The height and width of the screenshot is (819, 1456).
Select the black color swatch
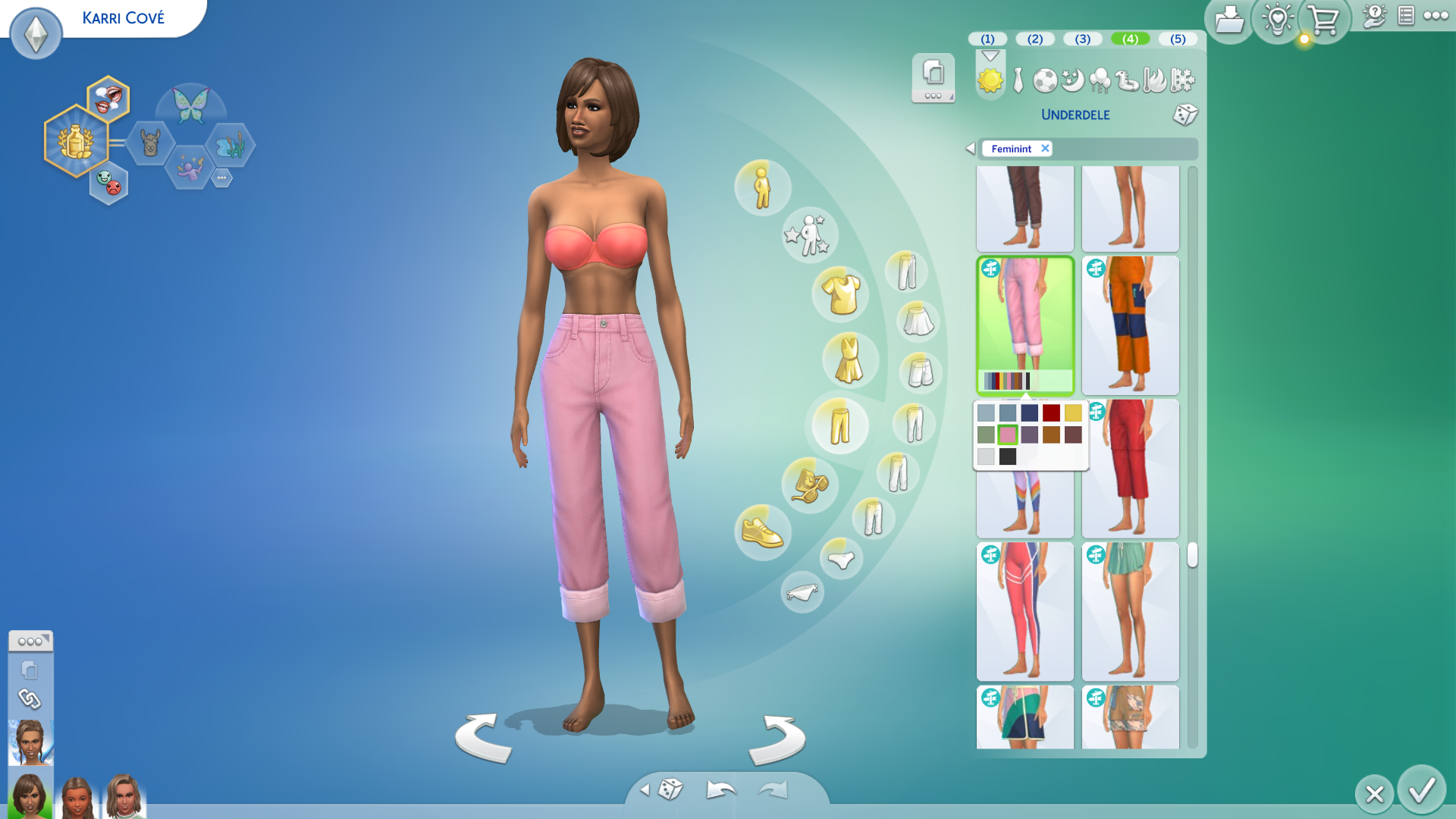[x=1007, y=457]
